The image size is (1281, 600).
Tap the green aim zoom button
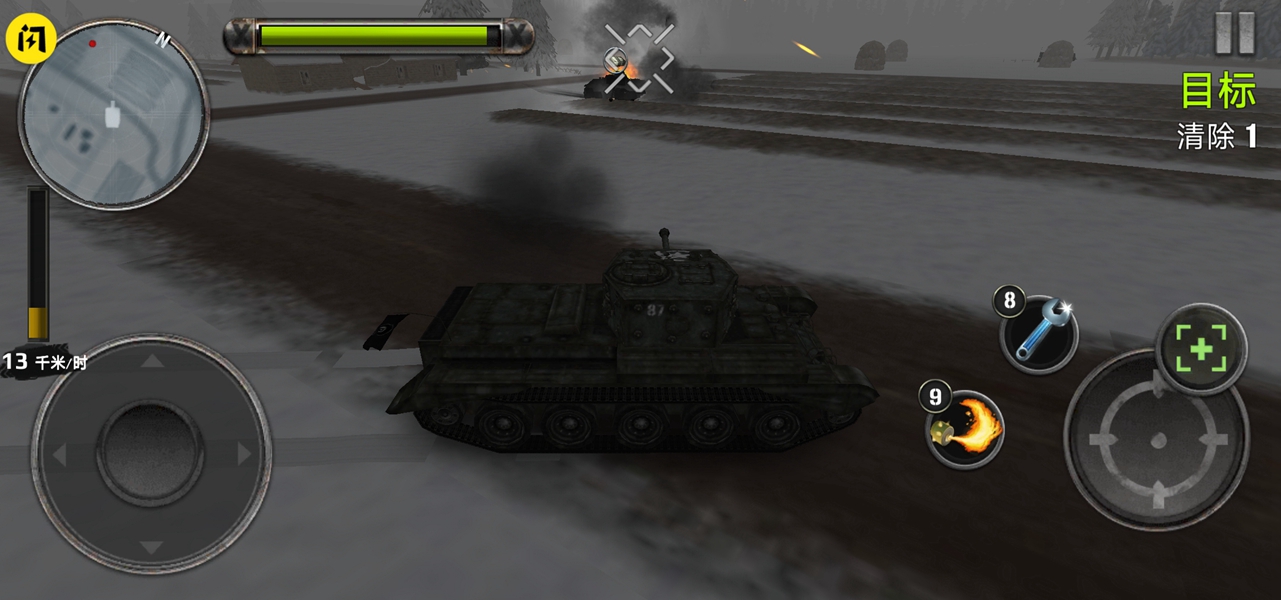coord(1201,350)
